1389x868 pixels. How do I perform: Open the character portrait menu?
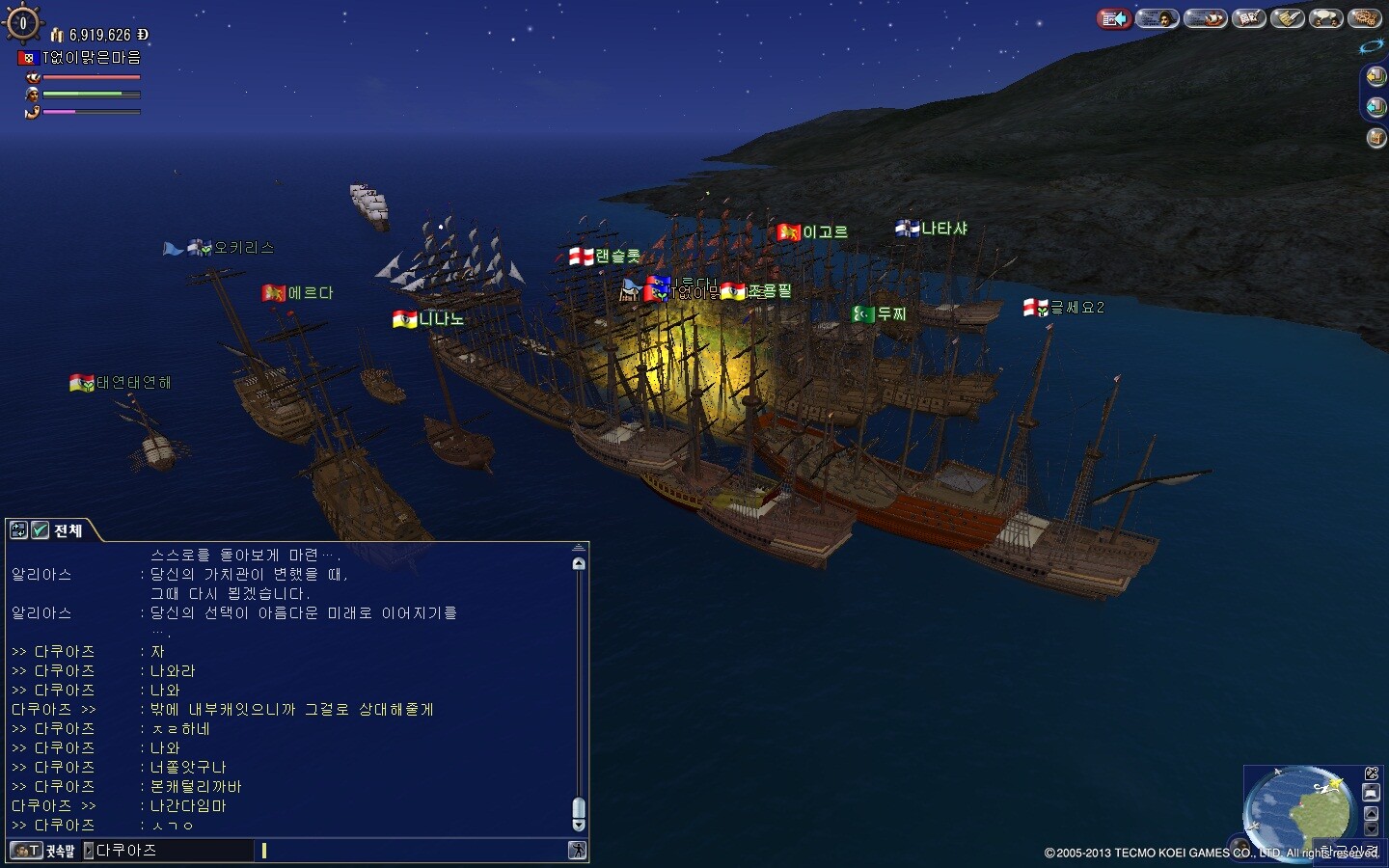(1157, 18)
